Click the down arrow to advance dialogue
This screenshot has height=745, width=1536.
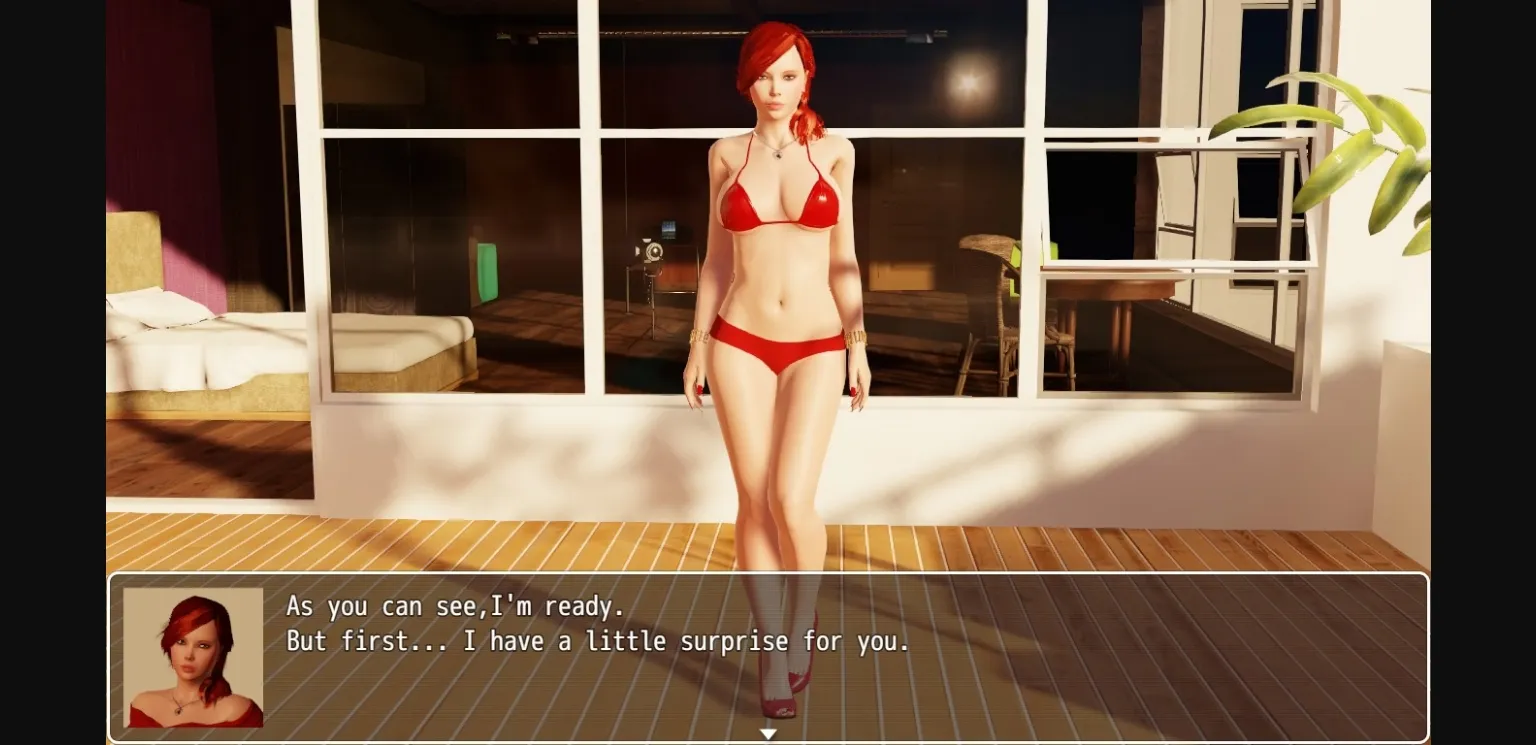768,733
